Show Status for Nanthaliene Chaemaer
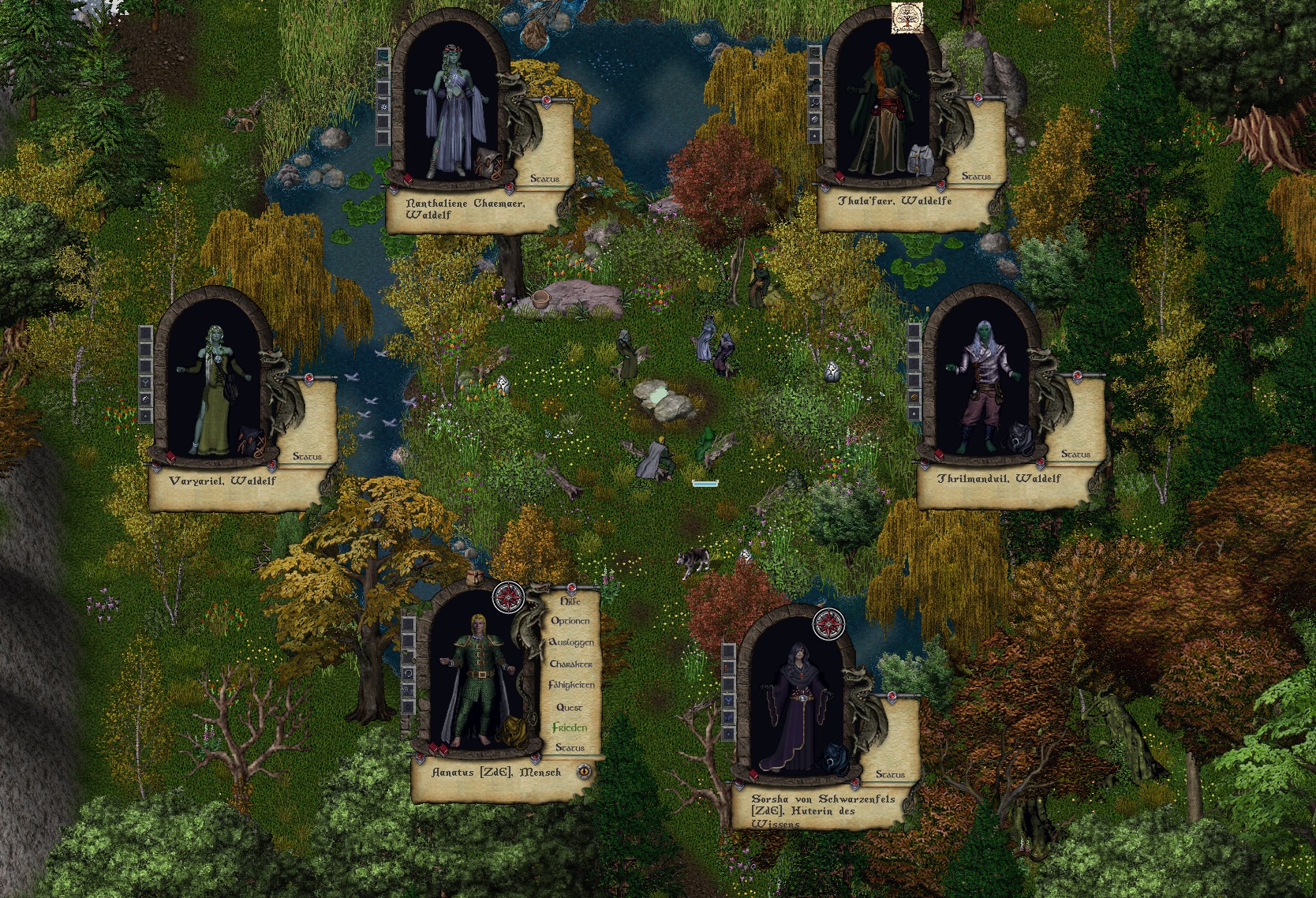This screenshot has height=898, width=1316. click(x=544, y=179)
